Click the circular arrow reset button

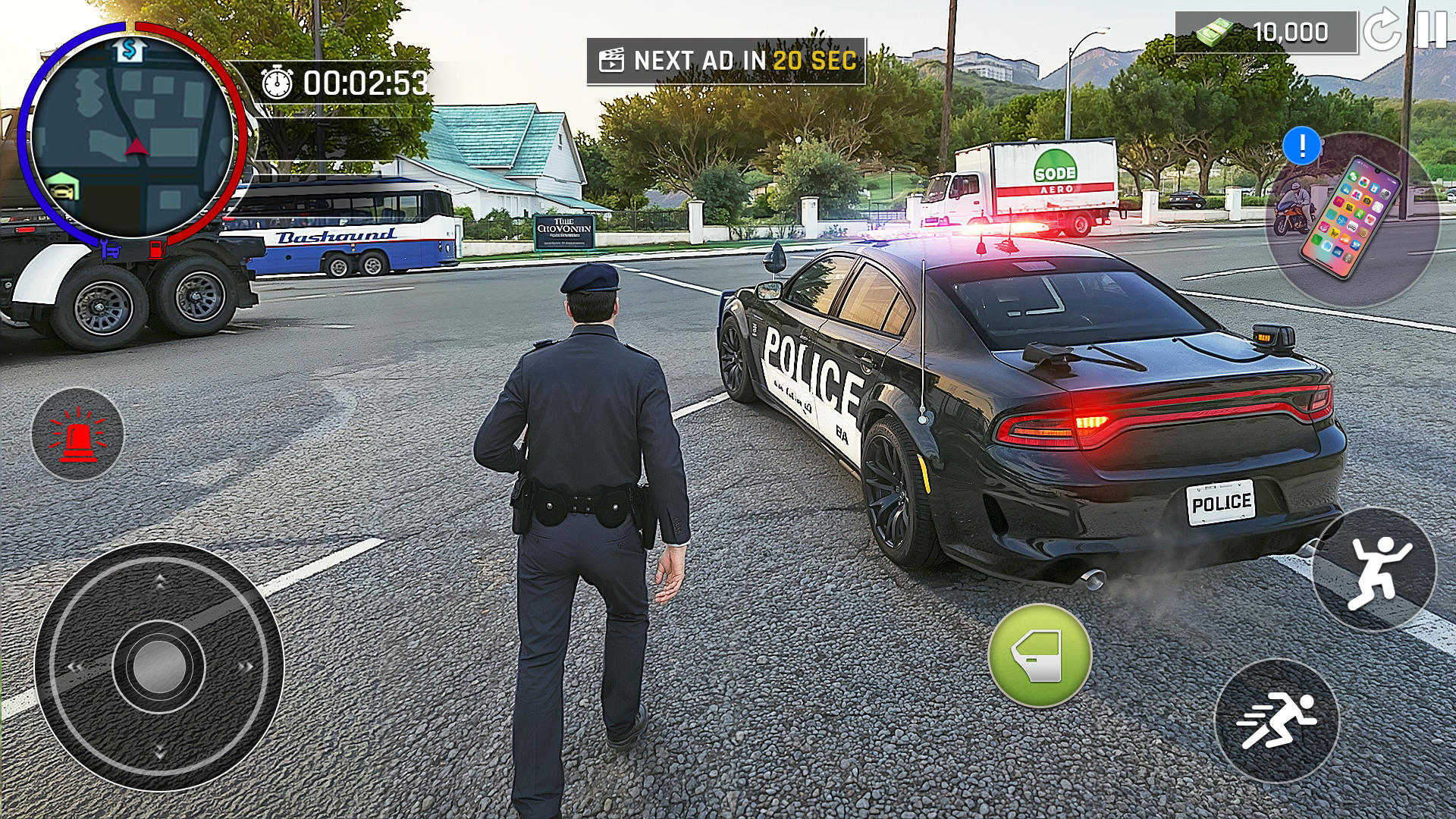(1382, 30)
